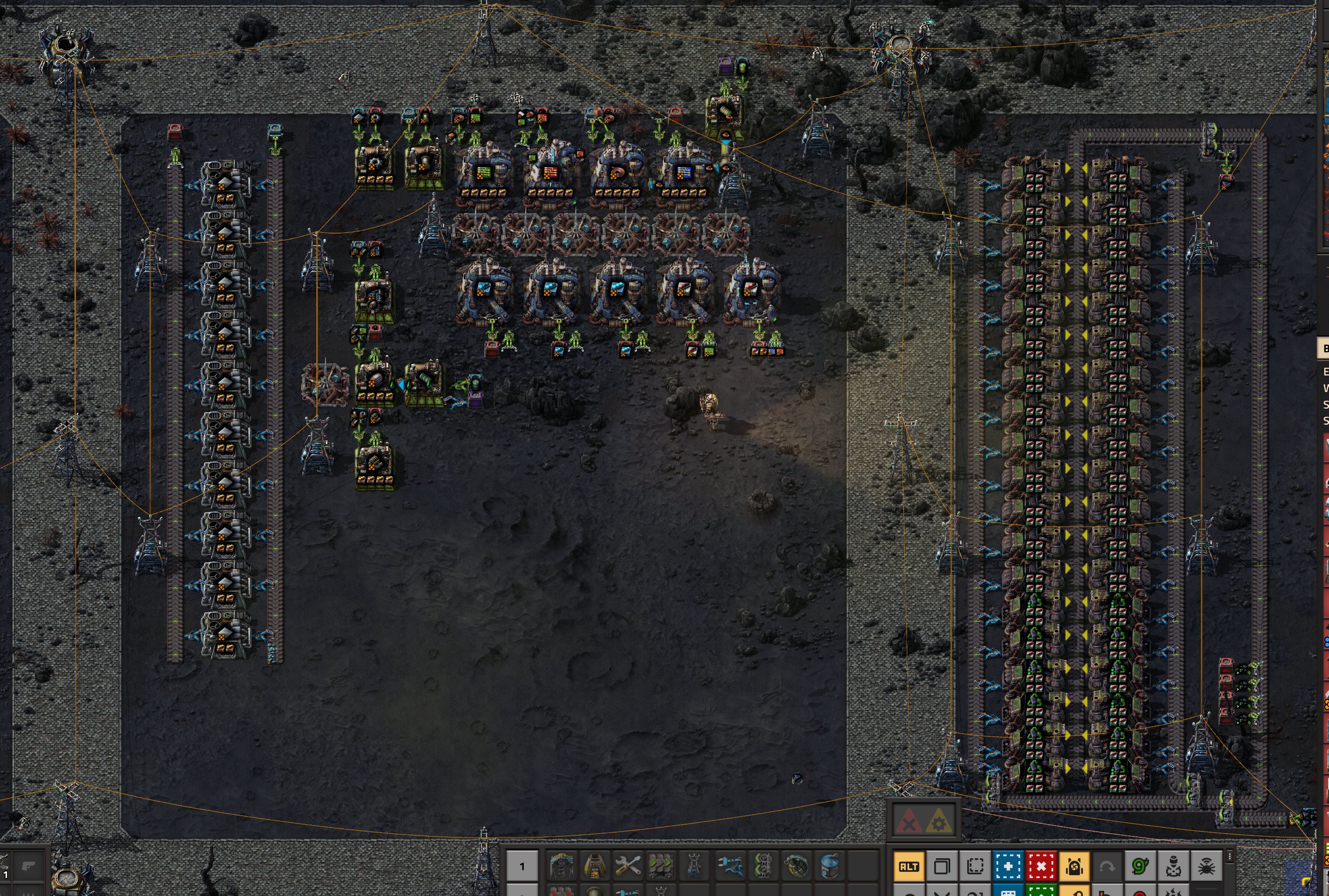This screenshot has width=1329, height=896.
Task: Select the blue inserter in the quickbar
Action: tap(730, 866)
